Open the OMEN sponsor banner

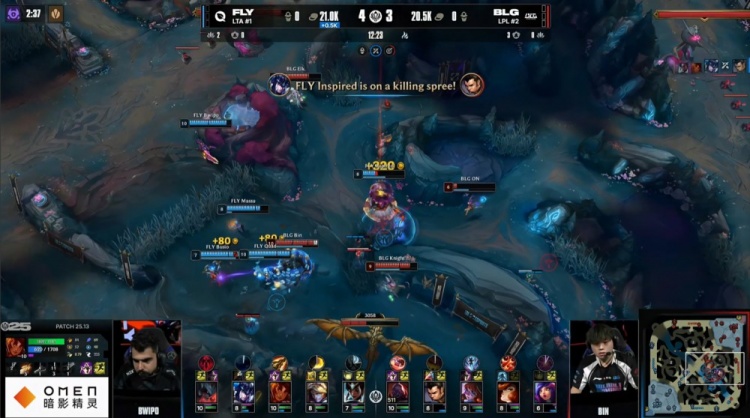click(x=55, y=396)
